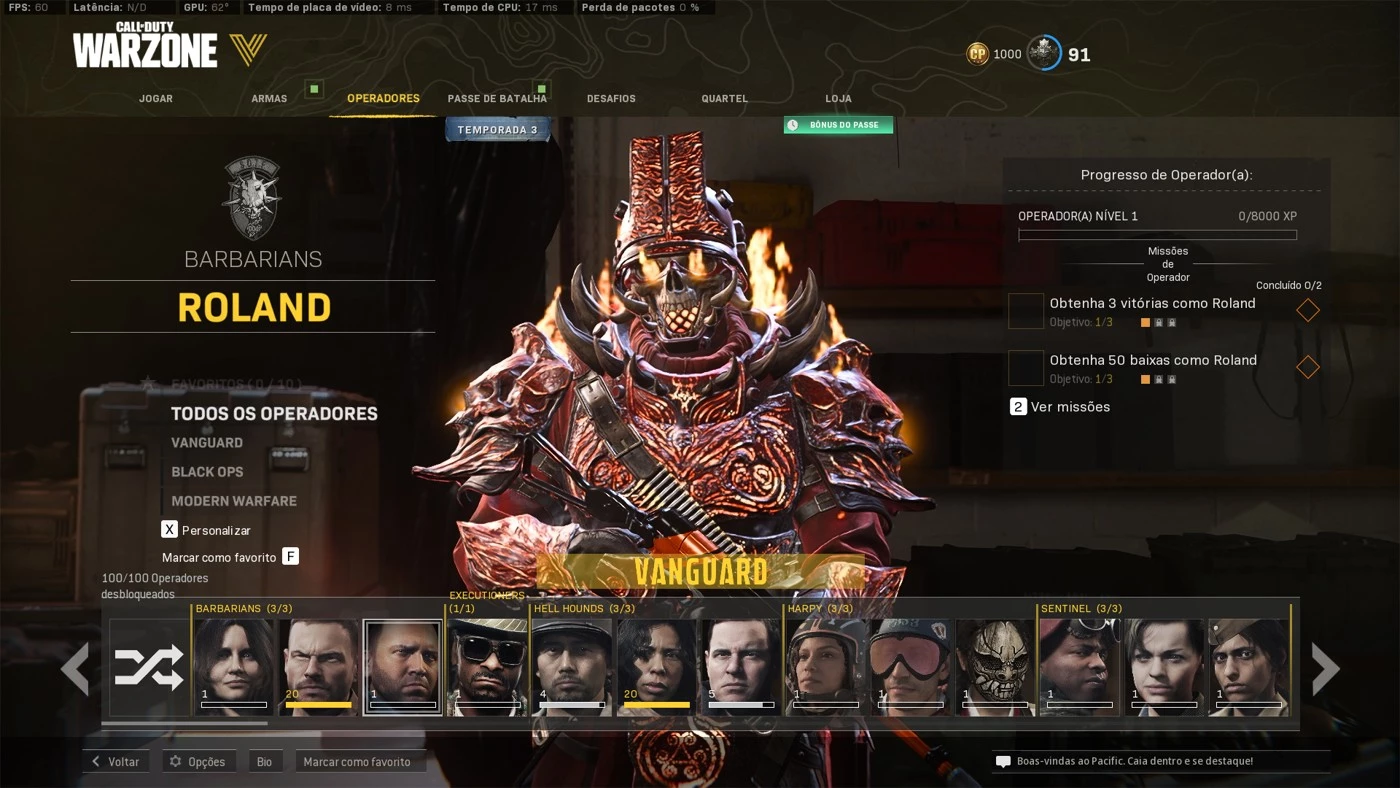Screen dimensions: 1400x788
Task: Click the green Bônus do Passe badge
Action: coord(838,124)
